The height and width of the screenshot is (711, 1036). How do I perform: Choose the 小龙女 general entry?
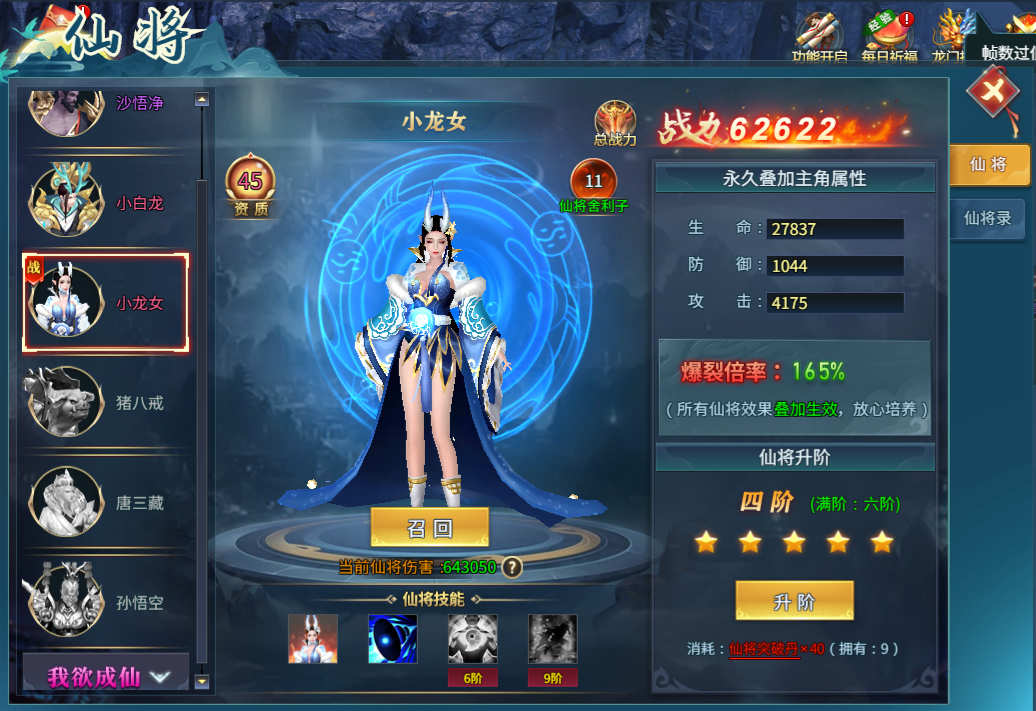coord(105,302)
